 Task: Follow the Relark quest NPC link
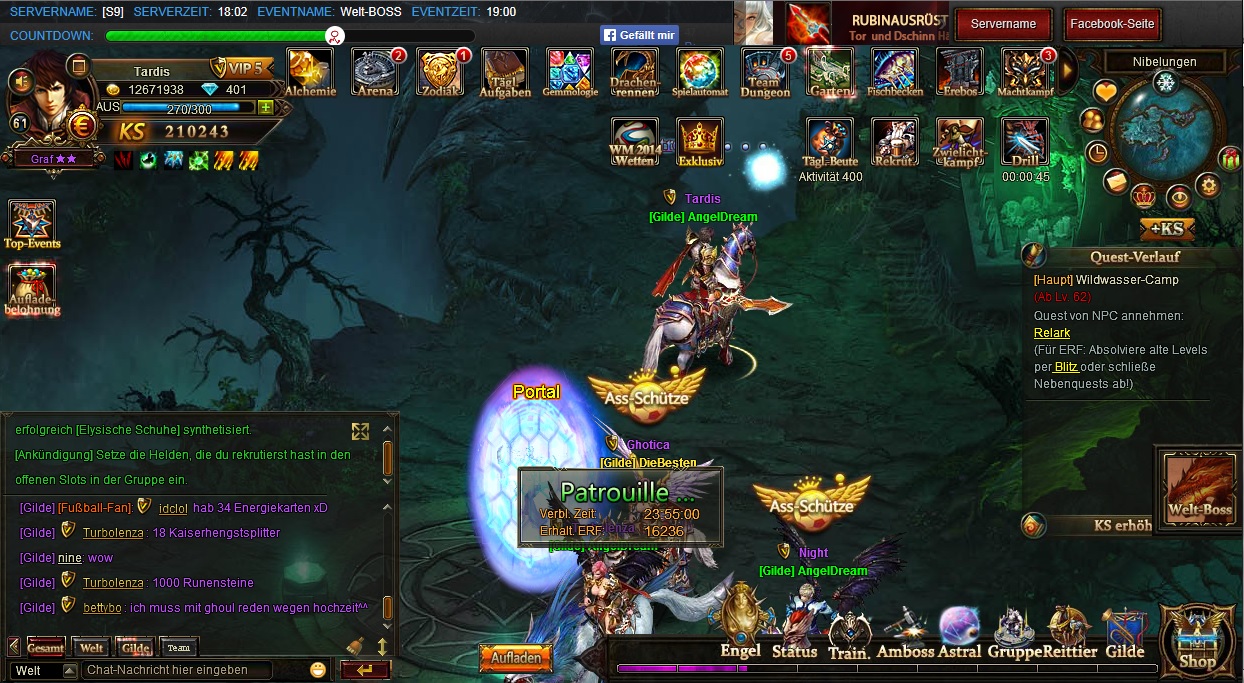tap(1052, 333)
